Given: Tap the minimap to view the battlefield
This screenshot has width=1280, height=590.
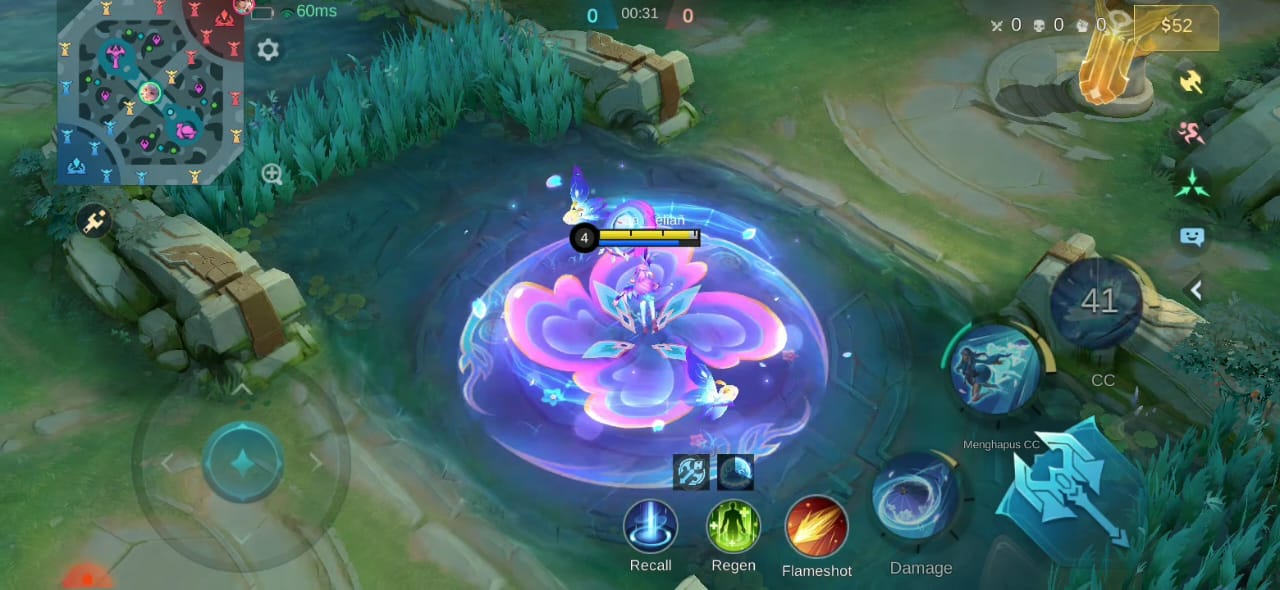Looking at the screenshot, I should point(150,92).
